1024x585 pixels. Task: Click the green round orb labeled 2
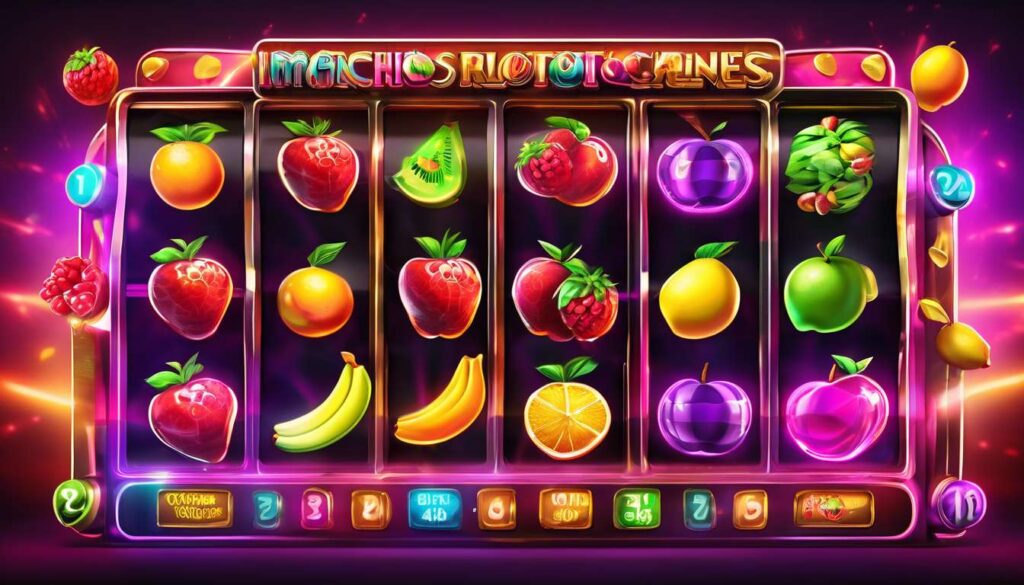[x=77, y=502]
